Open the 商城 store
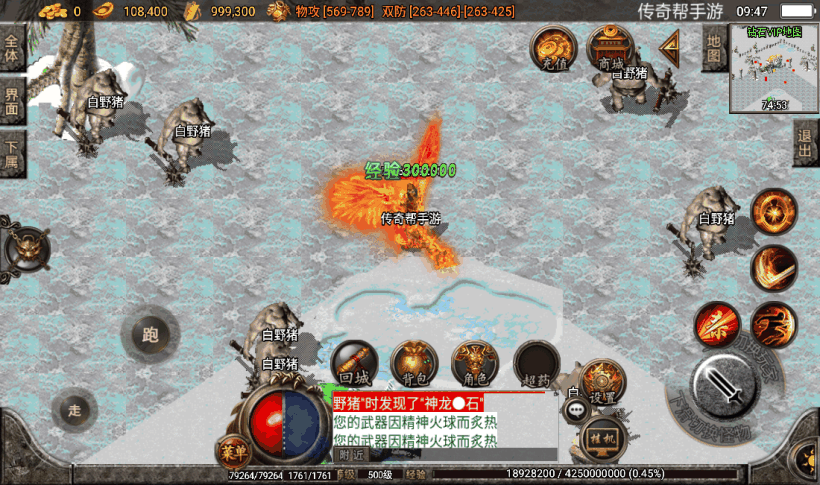This screenshot has height=485, width=820. click(x=610, y=47)
